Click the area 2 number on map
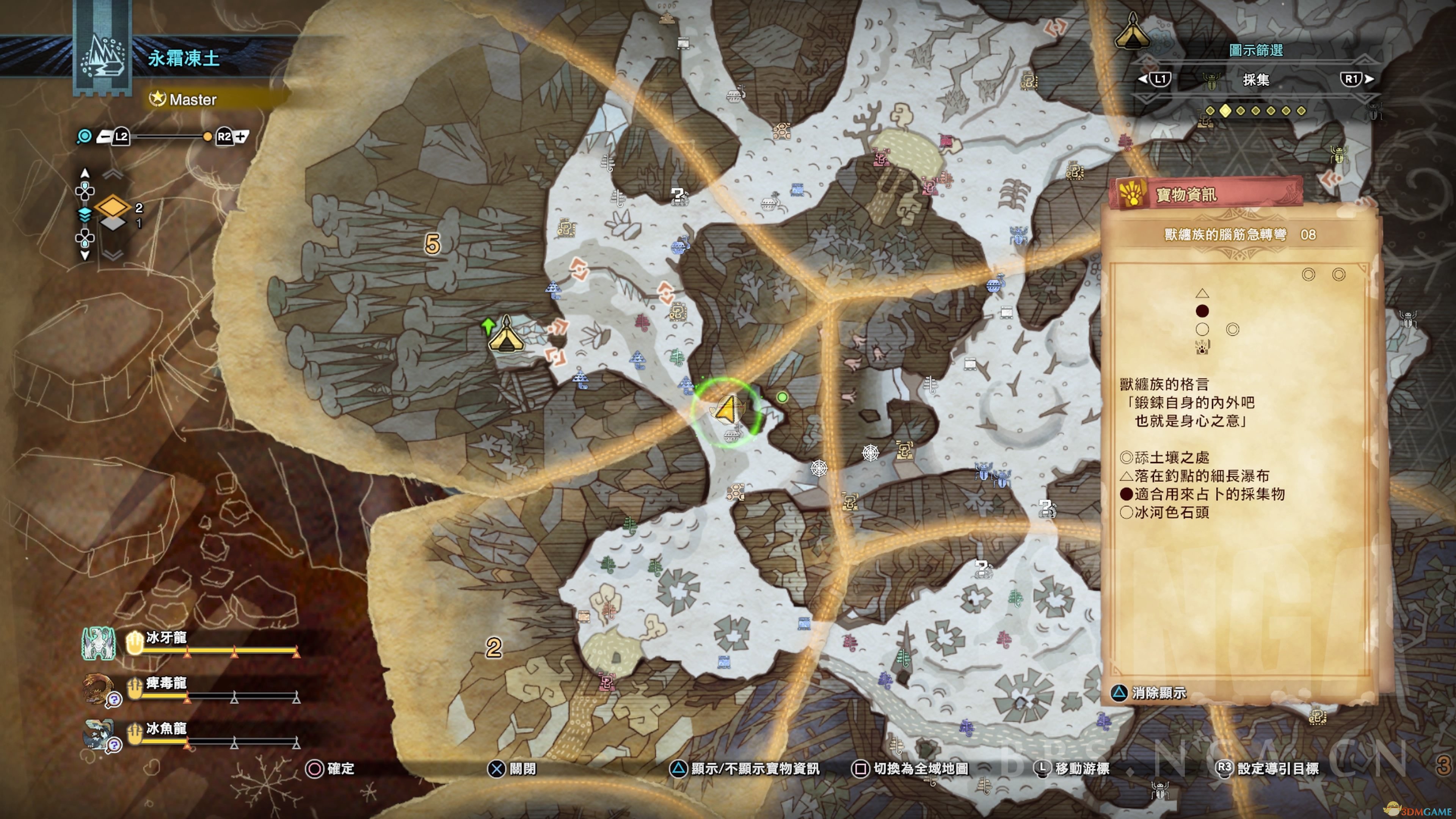Viewport: 1456px width, 819px height. (x=493, y=648)
